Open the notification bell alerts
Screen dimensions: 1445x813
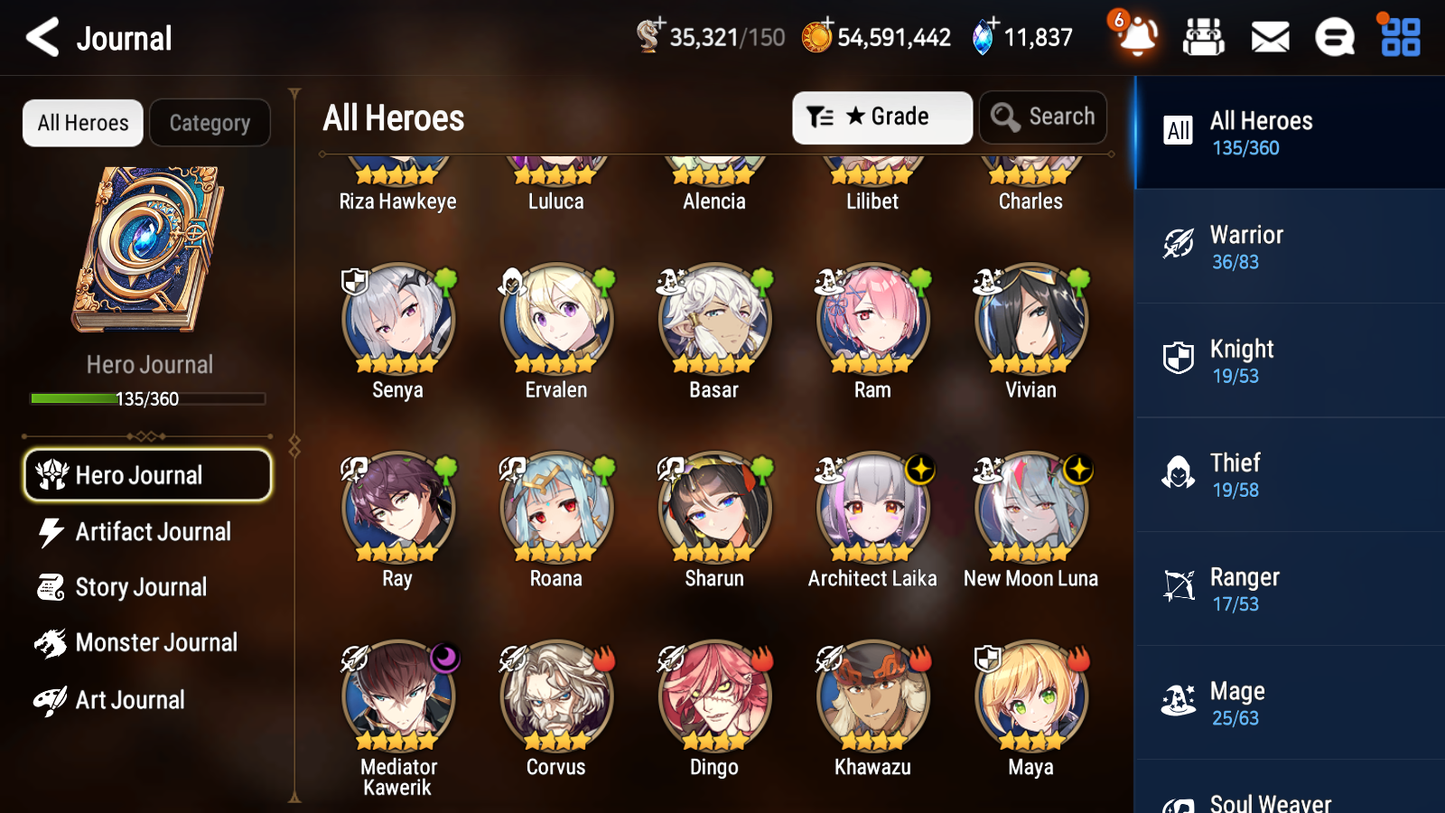(x=1134, y=37)
